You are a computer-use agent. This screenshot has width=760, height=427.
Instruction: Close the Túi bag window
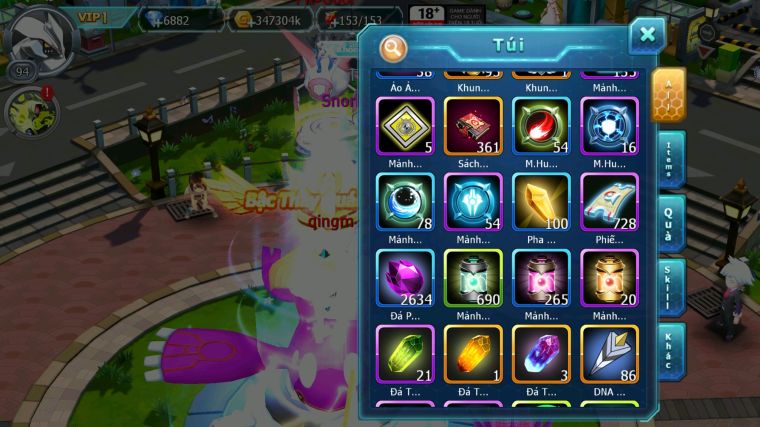(x=647, y=36)
